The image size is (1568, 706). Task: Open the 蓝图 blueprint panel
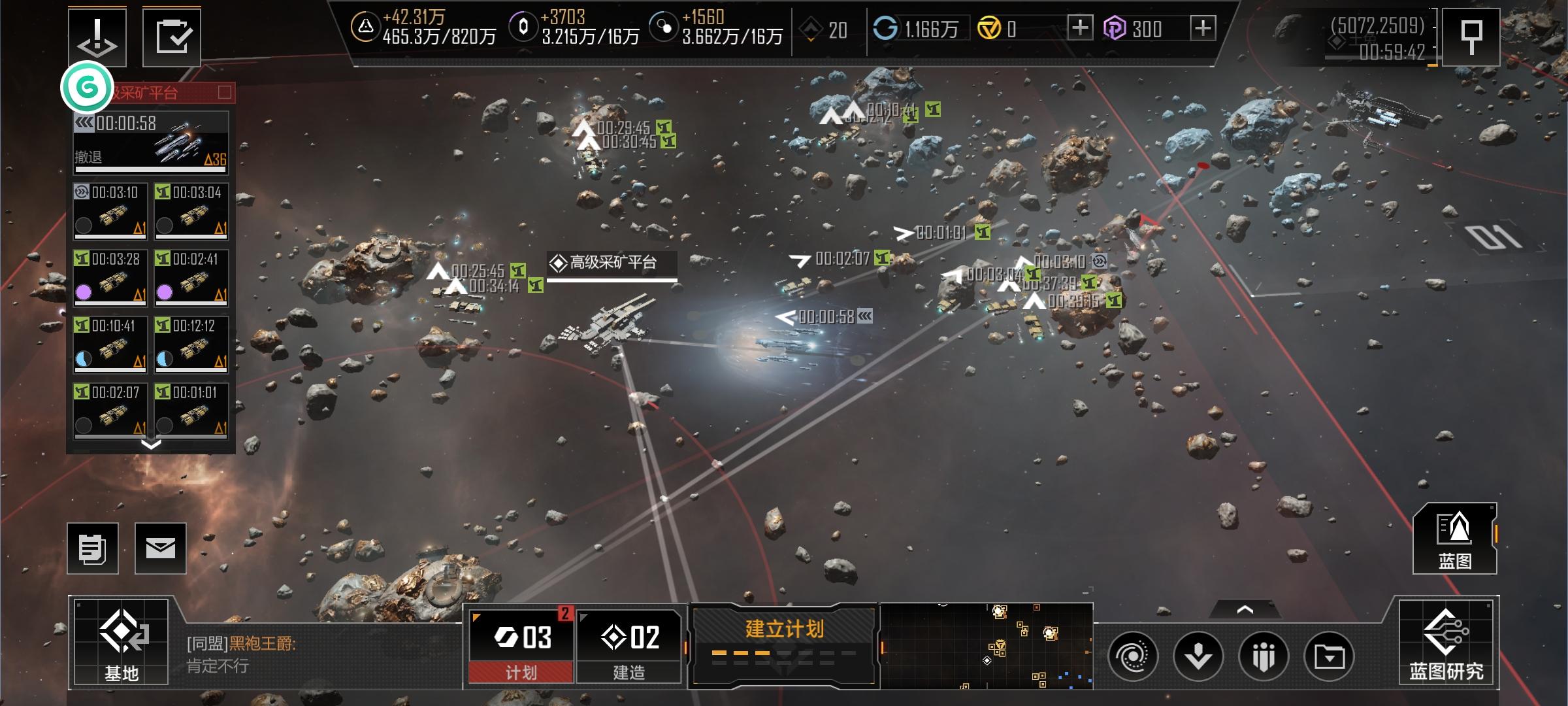(1454, 539)
